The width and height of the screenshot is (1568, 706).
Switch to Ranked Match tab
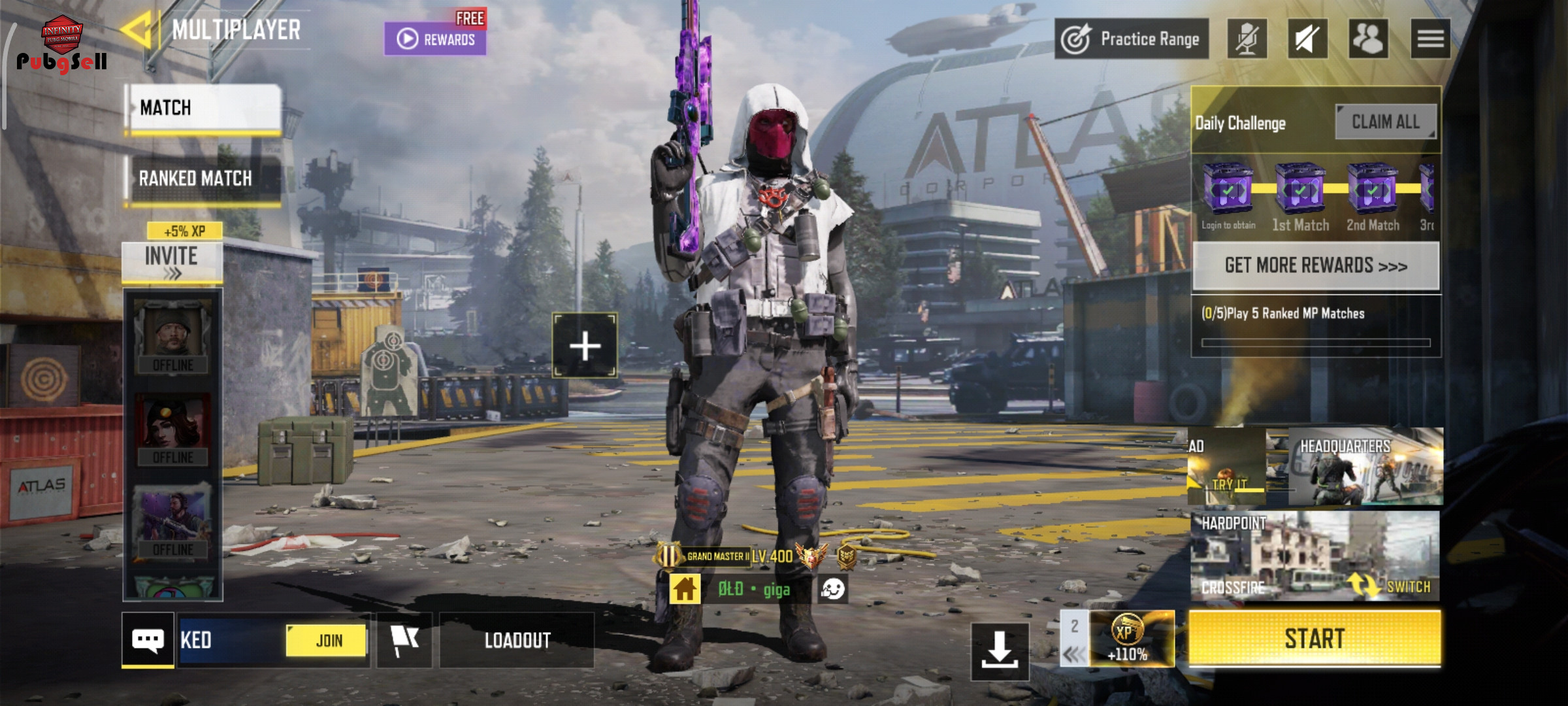pyautogui.click(x=203, y=178)
